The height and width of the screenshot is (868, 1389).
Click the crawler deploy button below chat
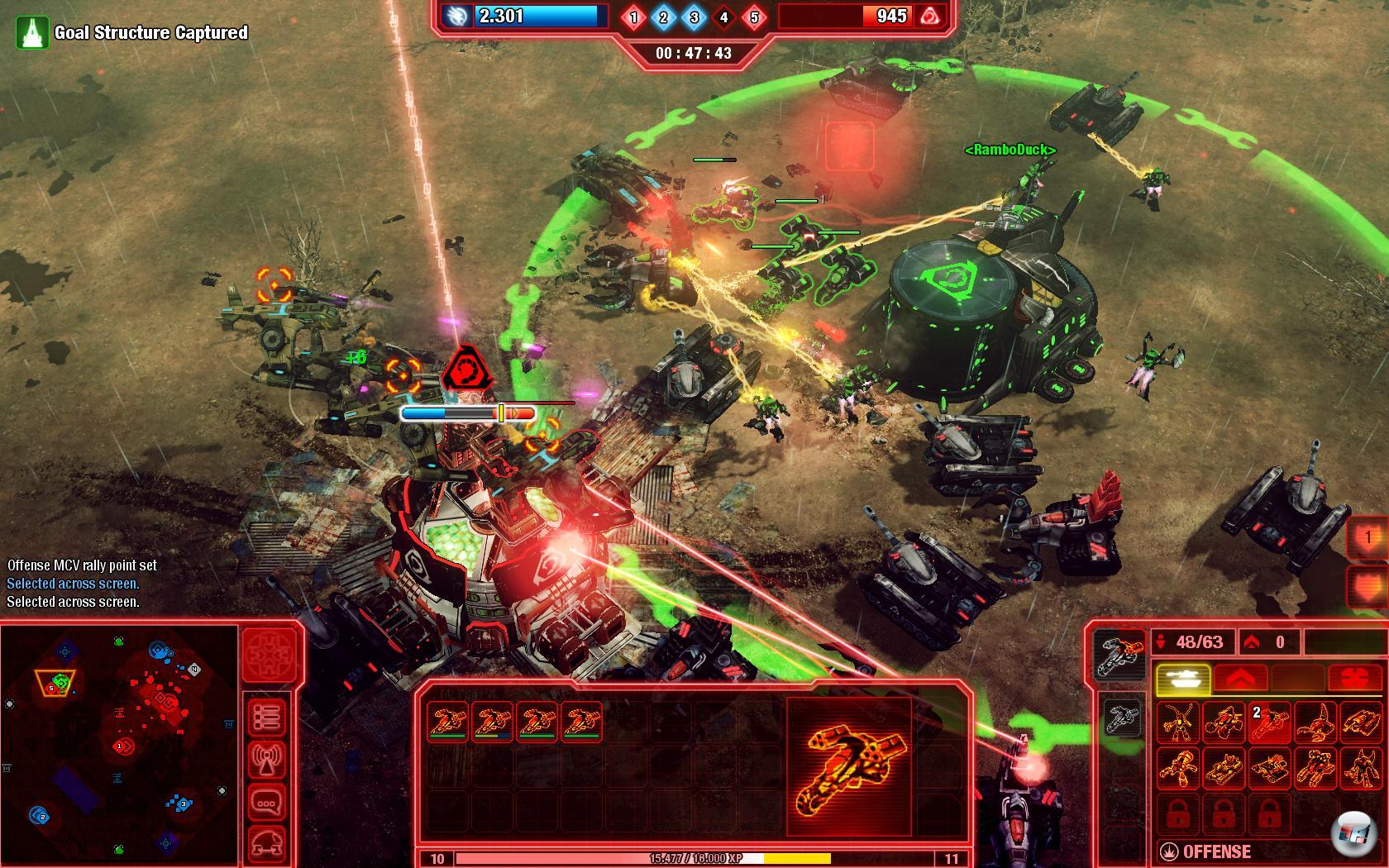[266, 843]
